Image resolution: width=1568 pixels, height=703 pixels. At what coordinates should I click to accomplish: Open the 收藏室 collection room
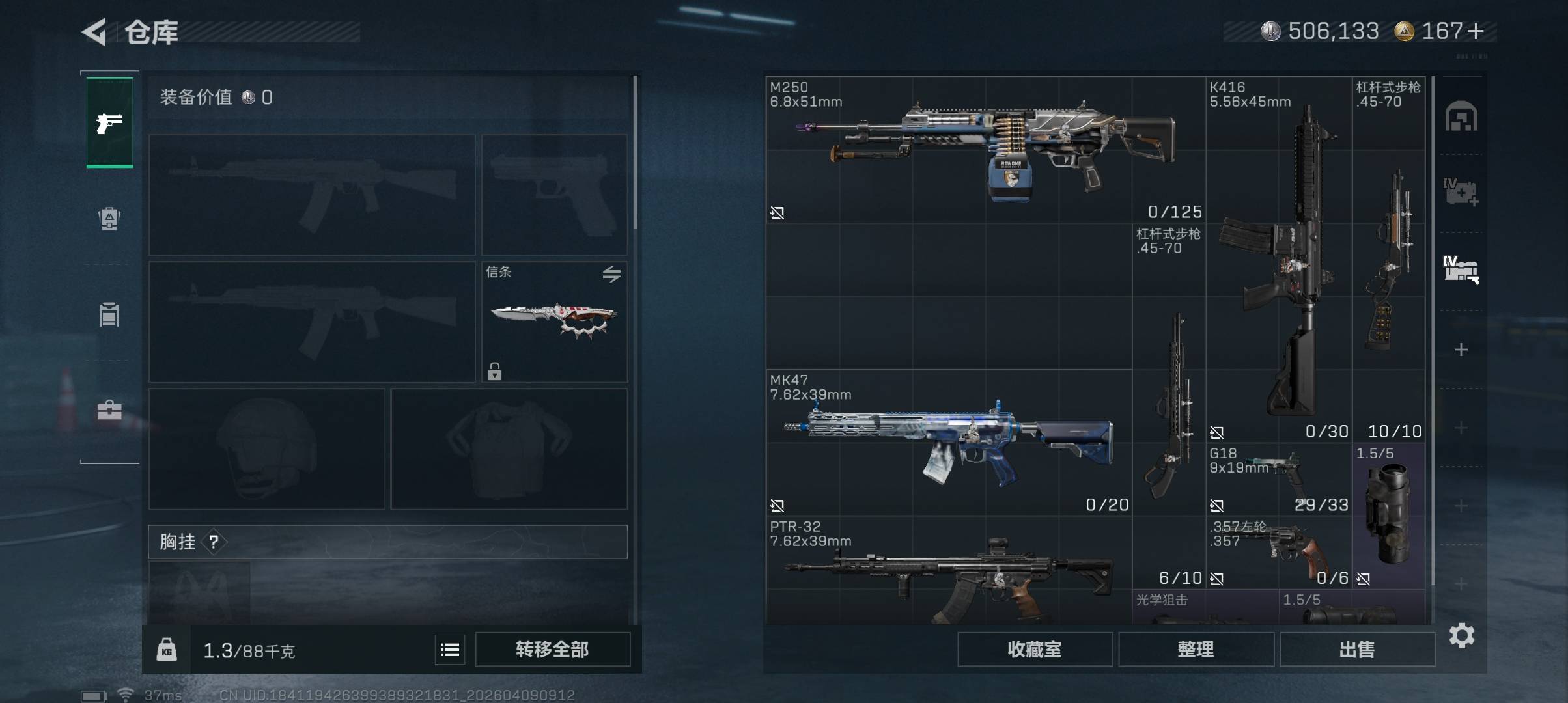pos(1034,650)
